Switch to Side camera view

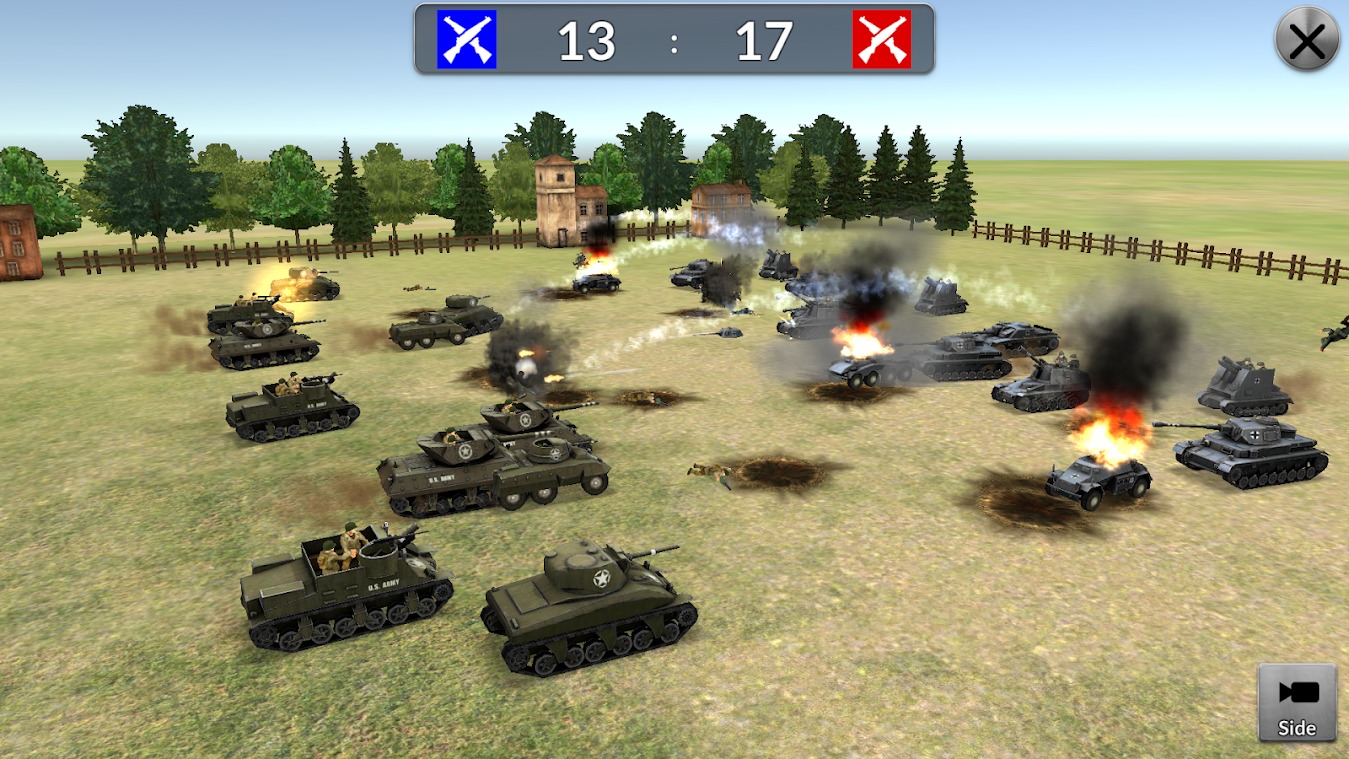[1296, 702]
